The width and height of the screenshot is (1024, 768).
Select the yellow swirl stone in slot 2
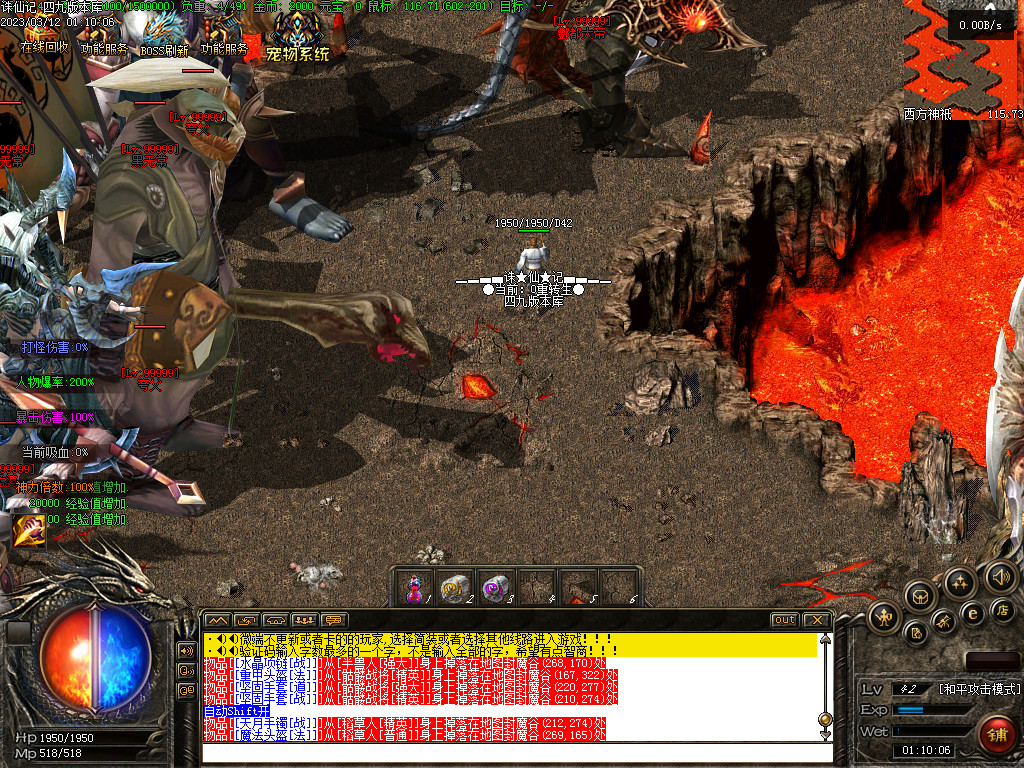(454, 588)
